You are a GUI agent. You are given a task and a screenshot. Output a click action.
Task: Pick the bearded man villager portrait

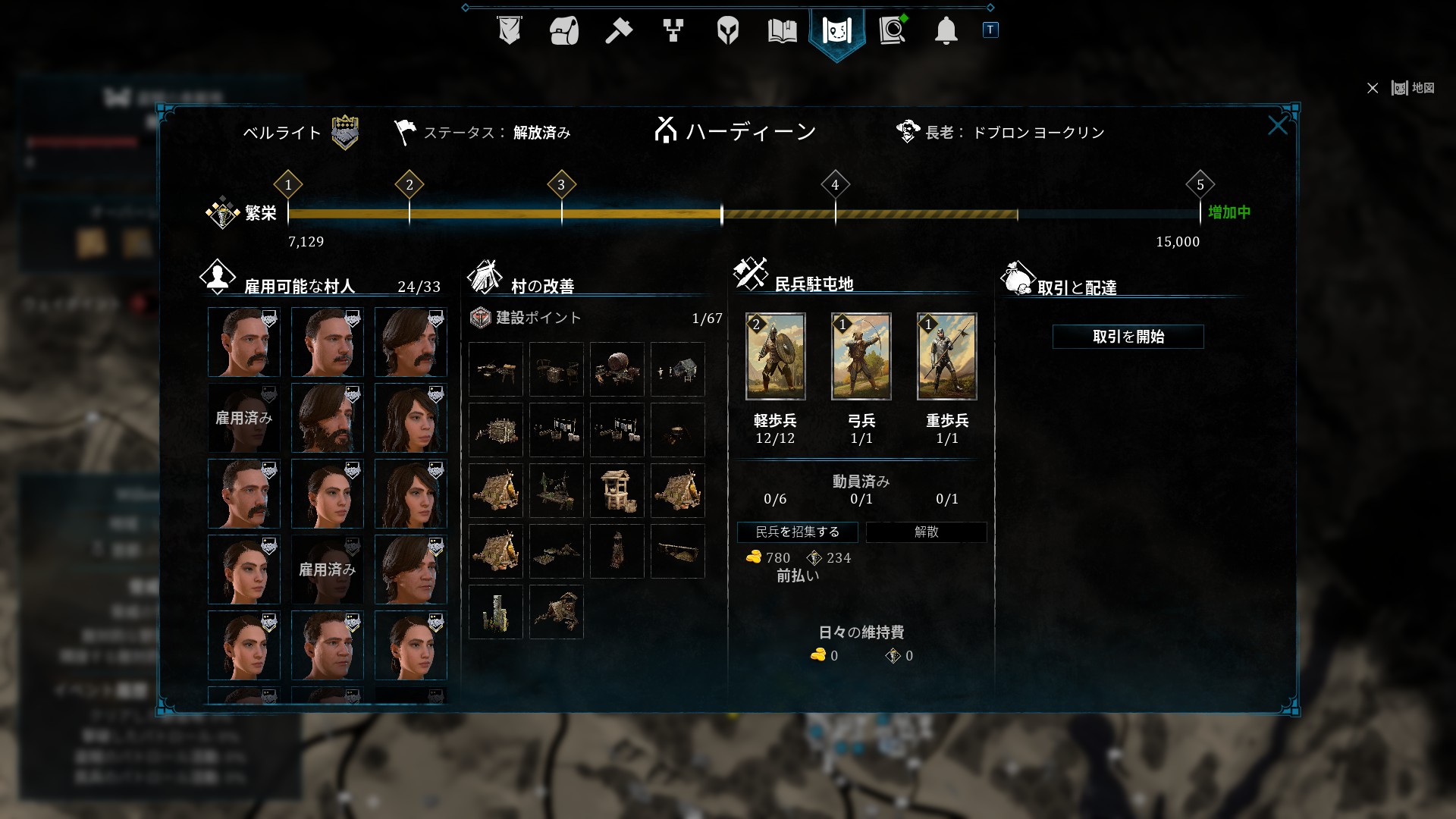327,418
